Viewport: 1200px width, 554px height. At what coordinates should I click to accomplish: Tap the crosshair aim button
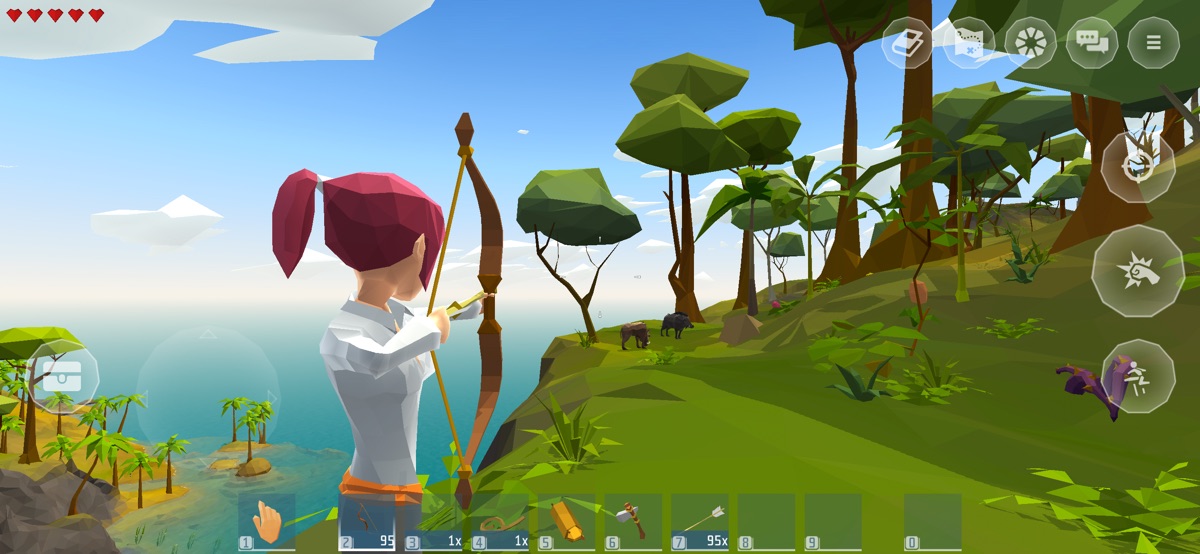point(1138,167)
